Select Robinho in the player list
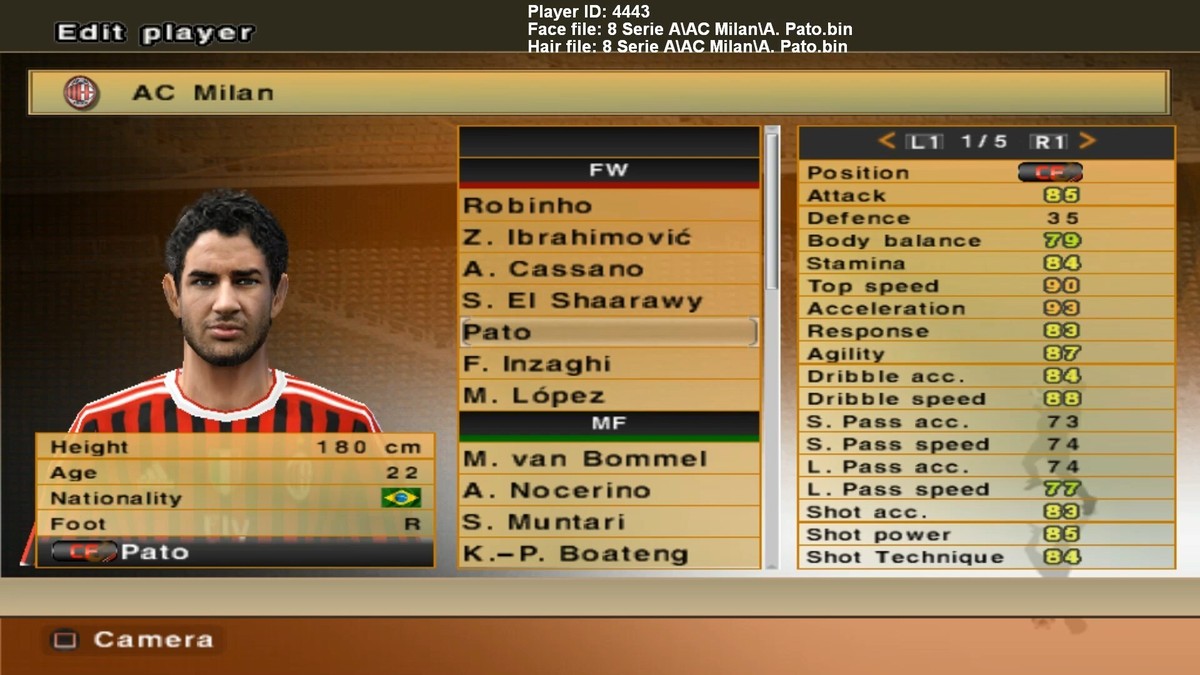 (x=608, y=206)
